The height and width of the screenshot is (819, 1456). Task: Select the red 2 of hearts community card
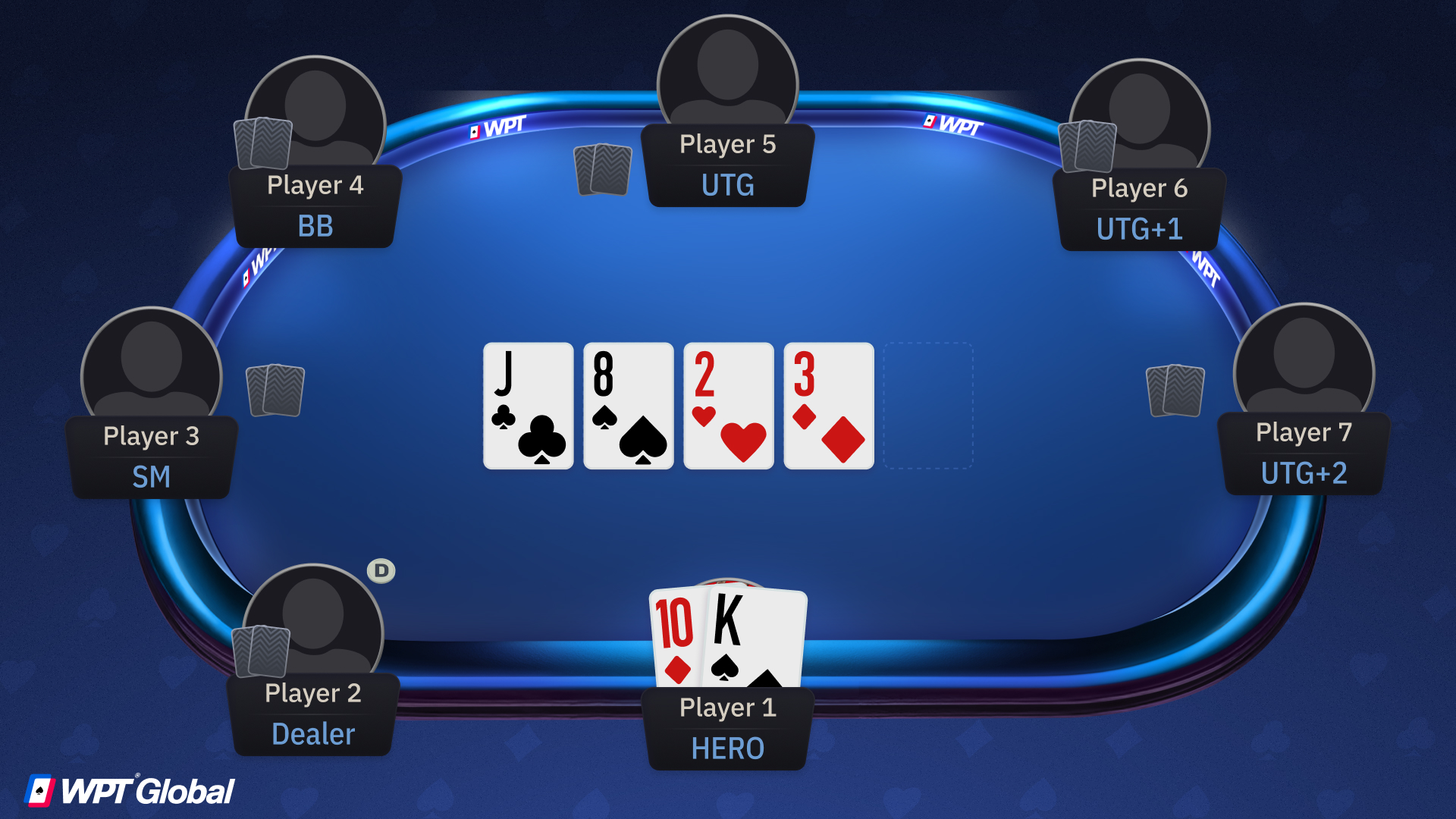coord(728,407)
